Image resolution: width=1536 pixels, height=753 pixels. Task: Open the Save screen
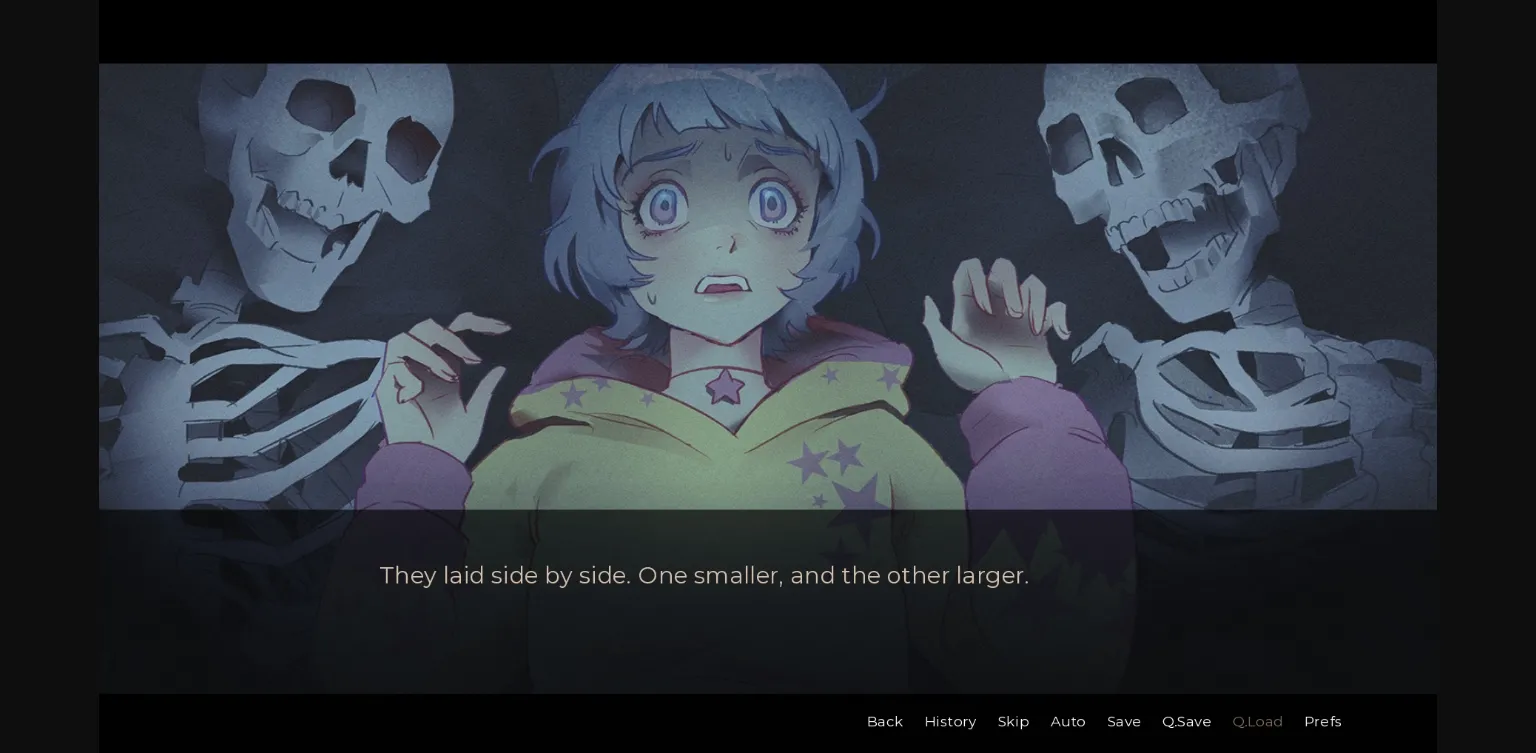tap(1124, 721)
